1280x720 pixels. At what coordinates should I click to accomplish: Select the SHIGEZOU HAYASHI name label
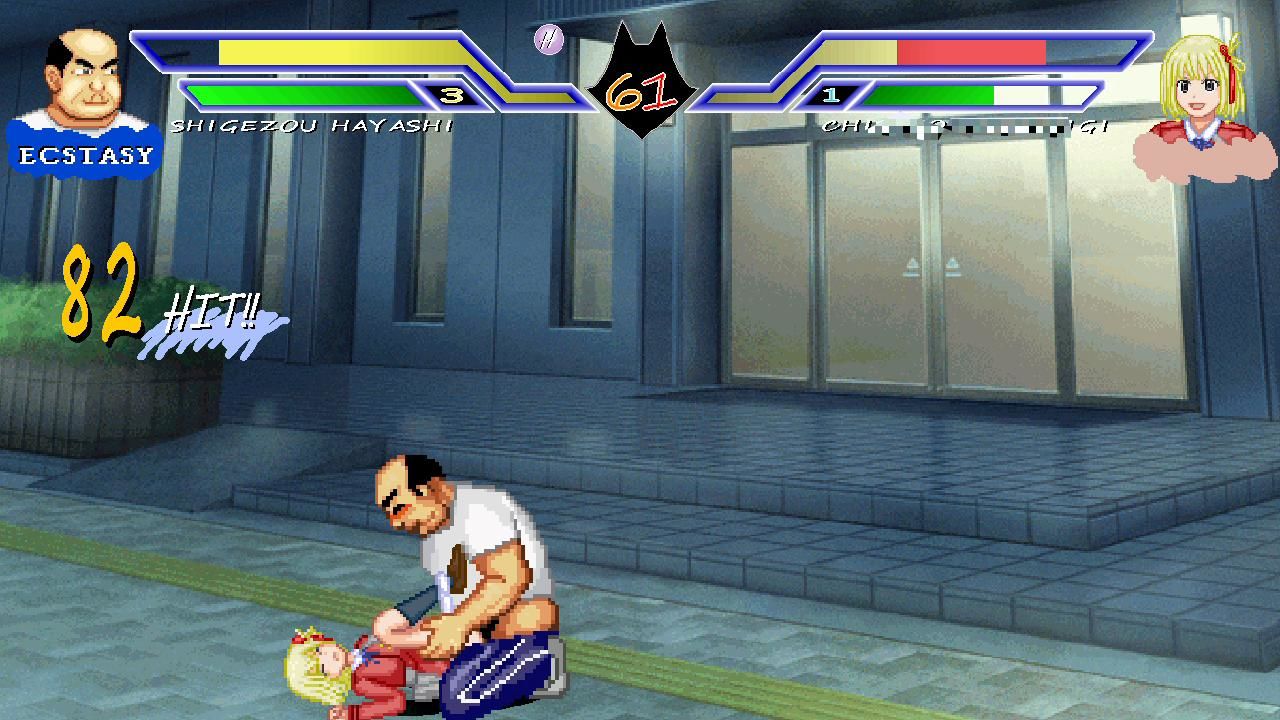pyautogui.click(x=310, y=125)
